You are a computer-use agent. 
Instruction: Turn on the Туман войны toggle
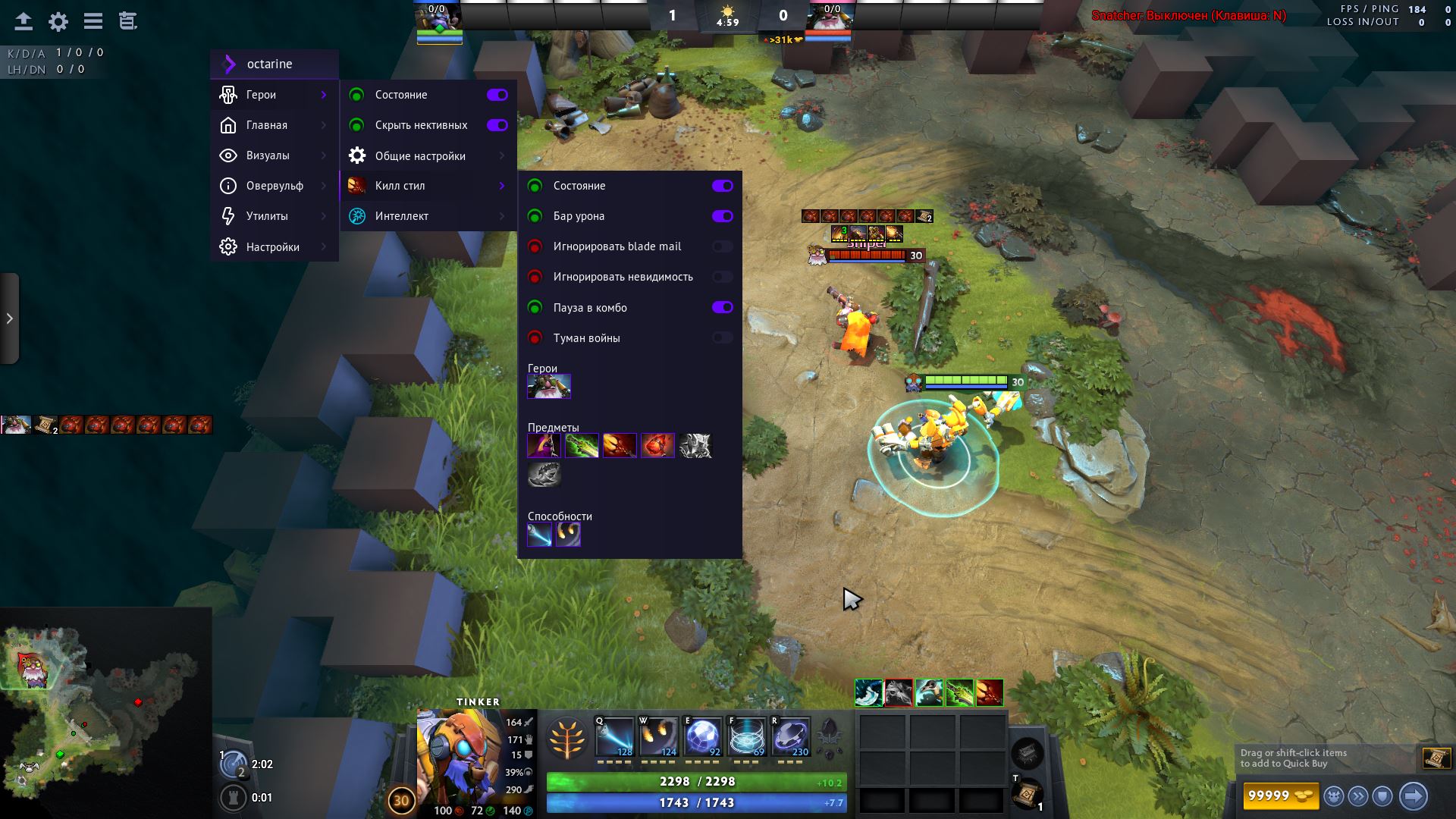[x=723, y=337]
